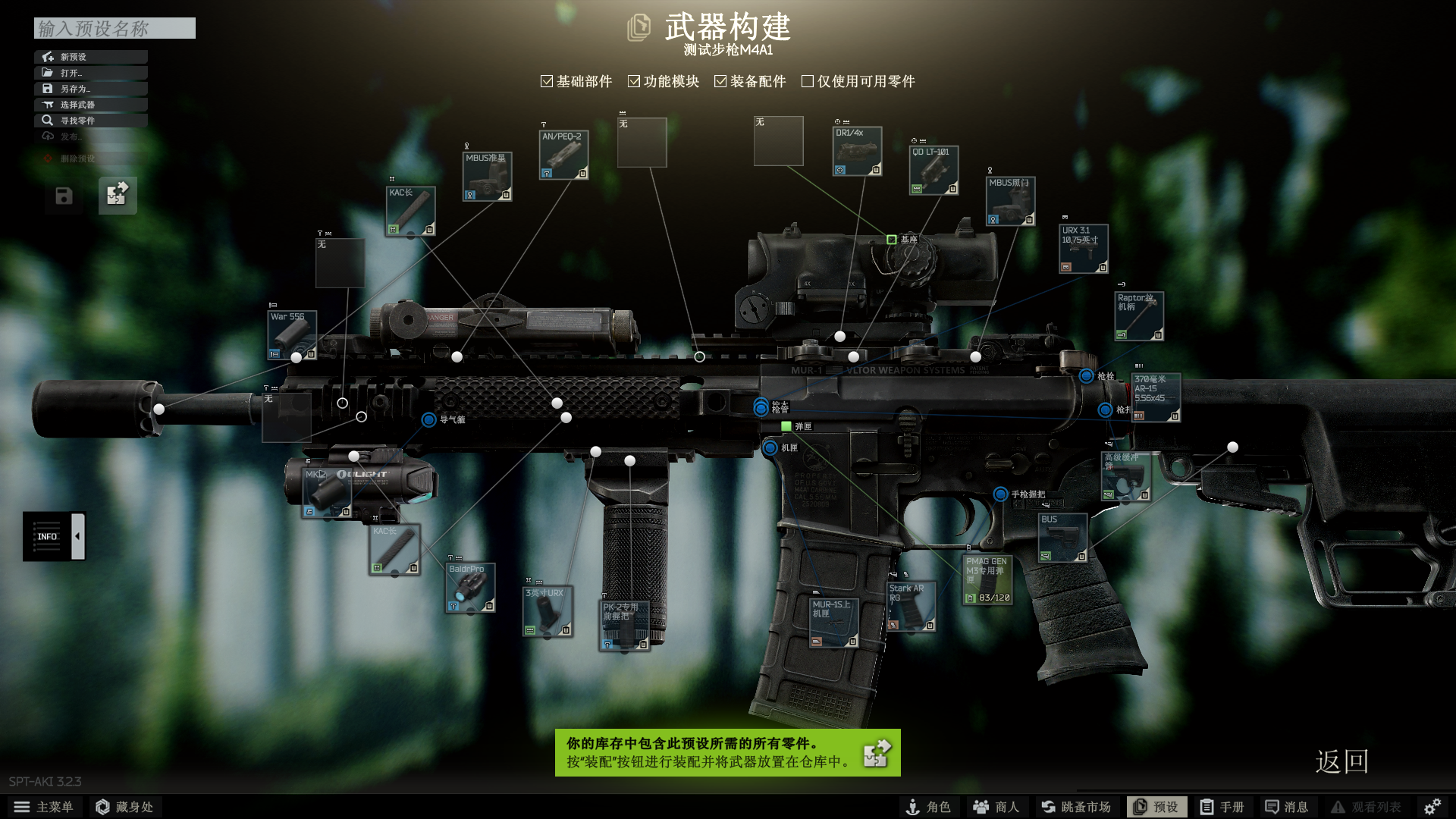1456x819 pixels.
Task: Choose the War 556 muzzle slot
Action: [x=292, y=334]
